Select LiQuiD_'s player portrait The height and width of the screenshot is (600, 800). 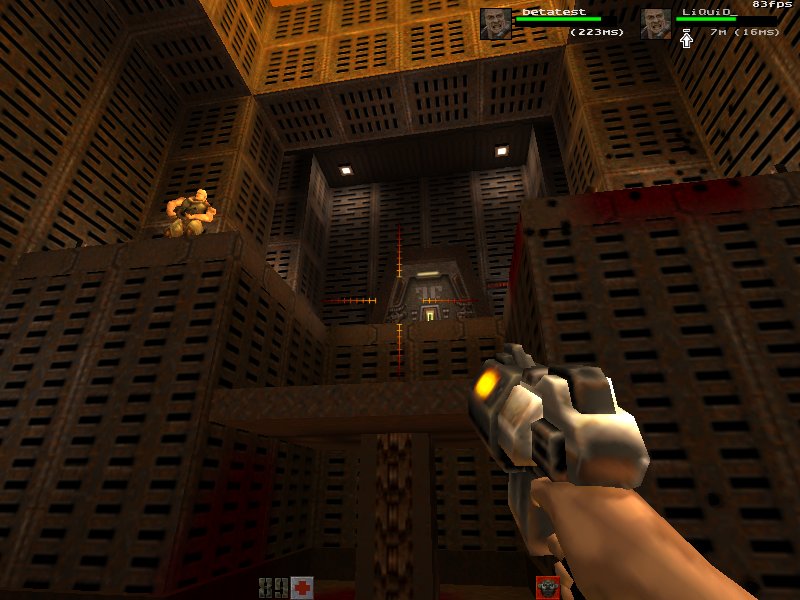(x=656, y=23)
